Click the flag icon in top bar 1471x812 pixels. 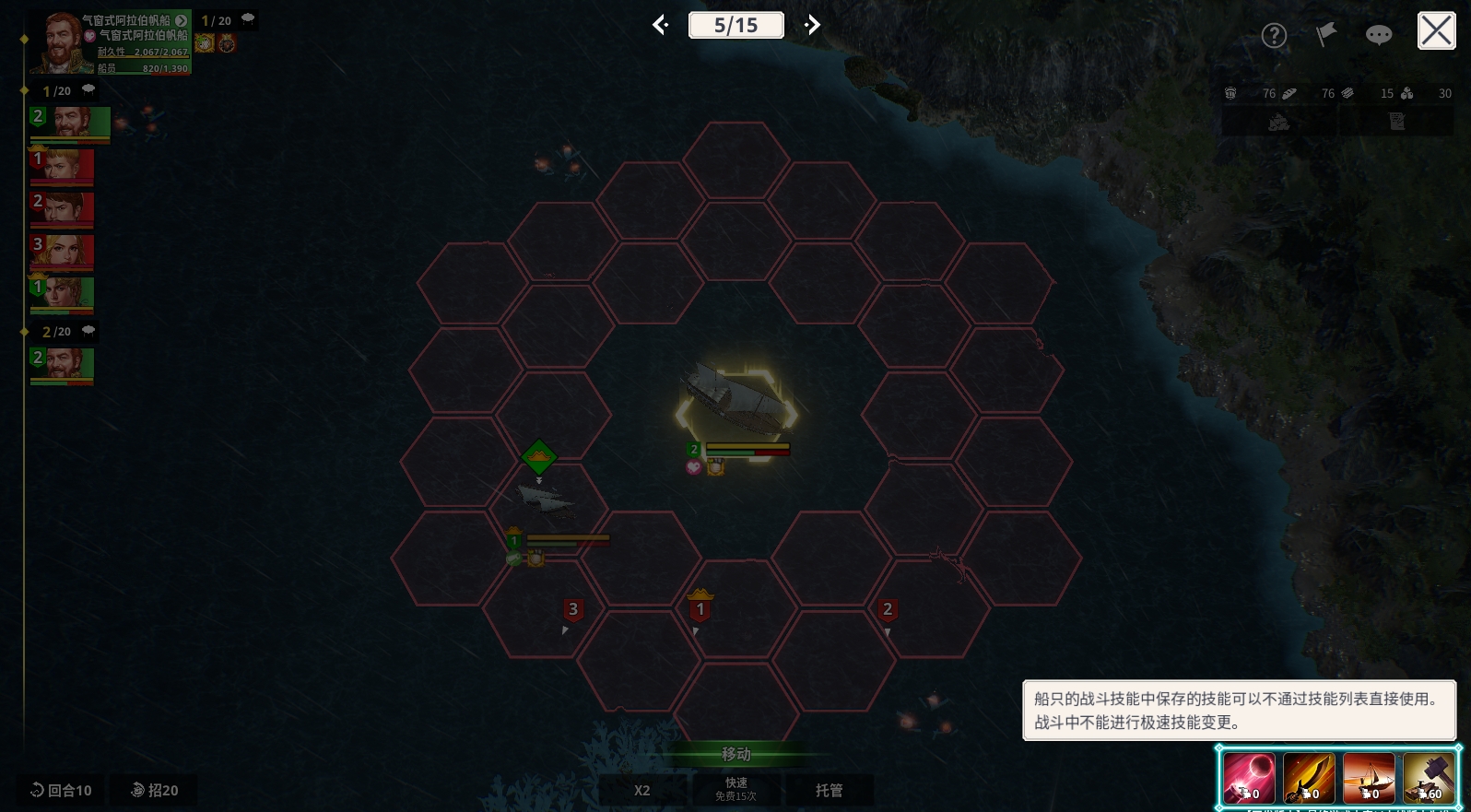coord(1325,35)
